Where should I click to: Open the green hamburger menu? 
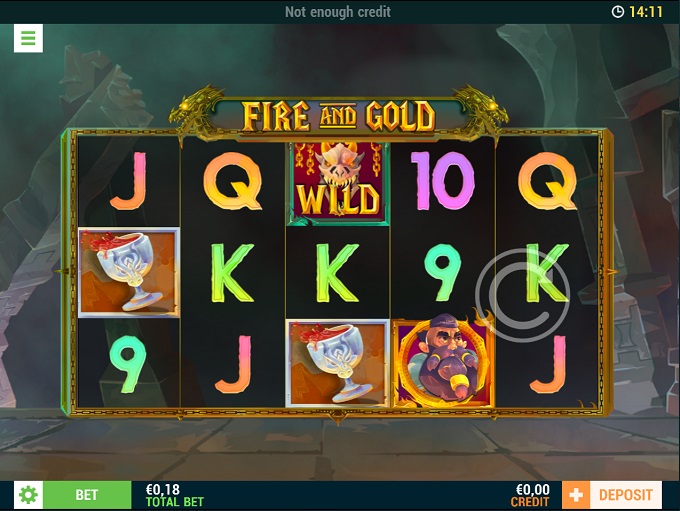(28, 39)
